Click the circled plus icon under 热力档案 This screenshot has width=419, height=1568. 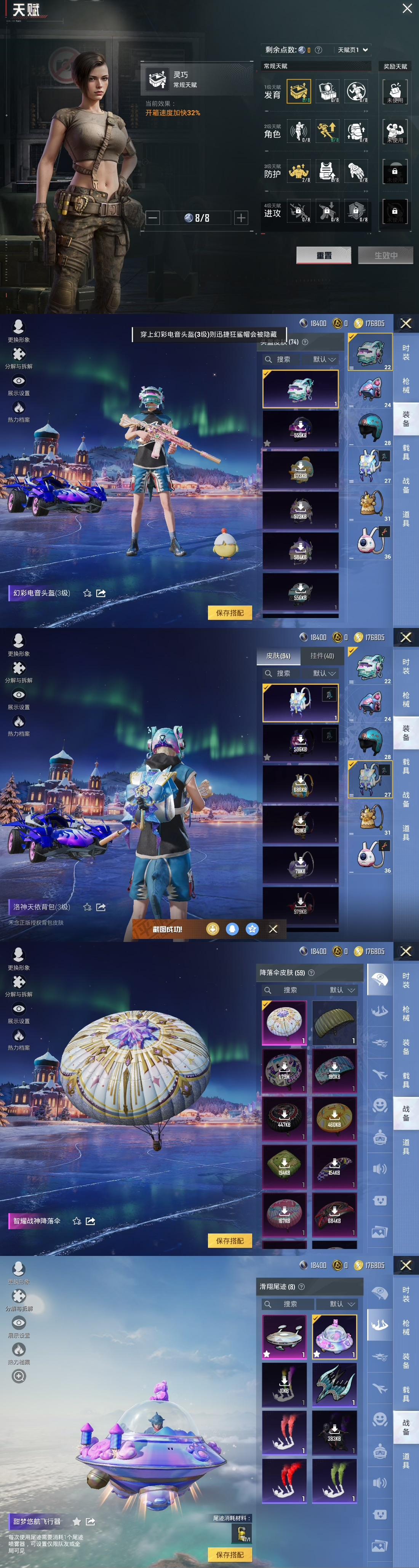(19, 1376)
